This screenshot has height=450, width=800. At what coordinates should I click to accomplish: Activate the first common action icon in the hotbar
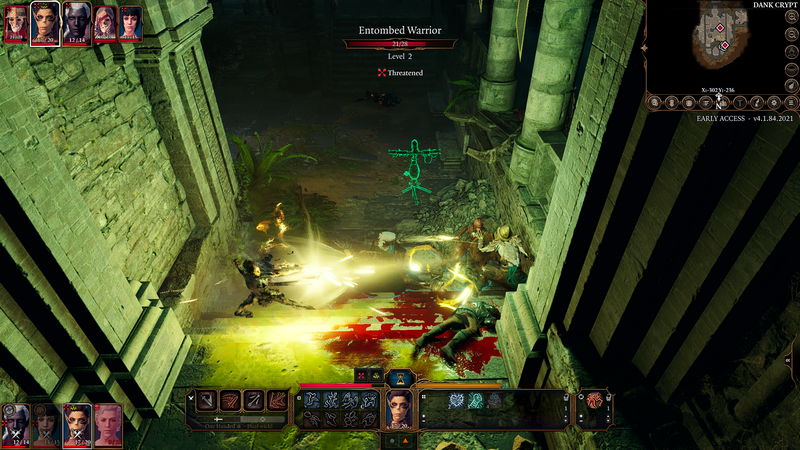click(x=311, y=399)
